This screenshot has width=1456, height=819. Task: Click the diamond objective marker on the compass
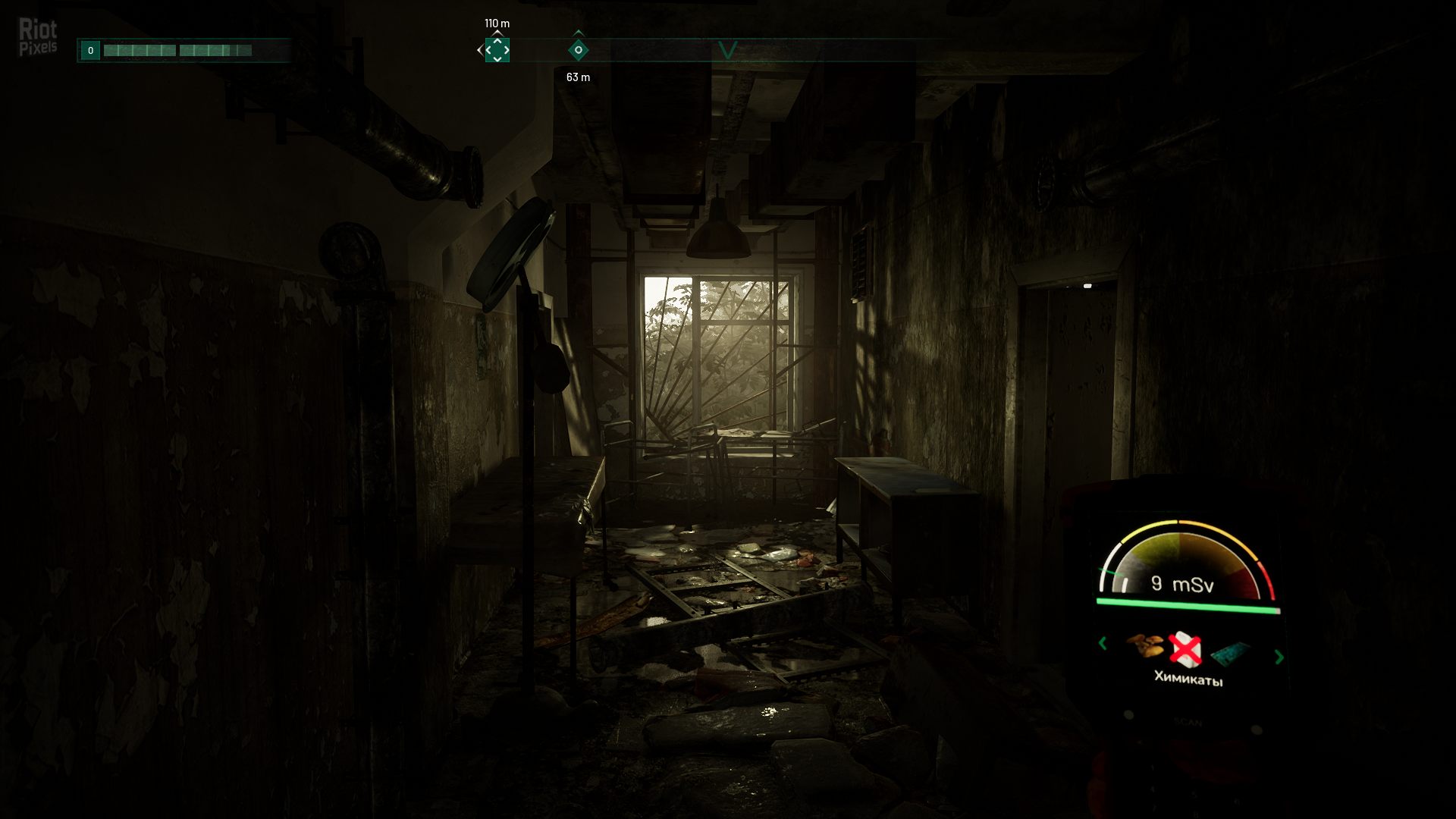pos(577,50)
